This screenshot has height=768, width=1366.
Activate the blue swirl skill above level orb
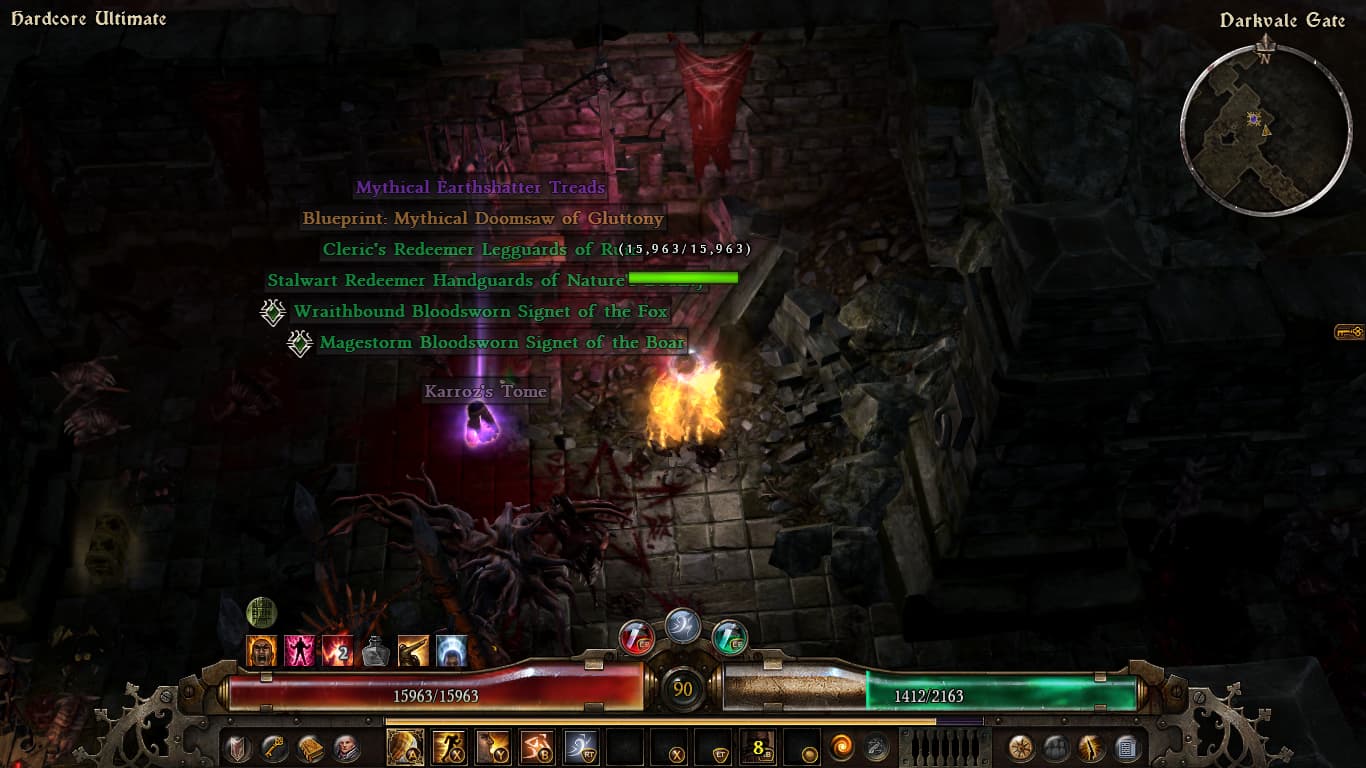tap(682, 625)
